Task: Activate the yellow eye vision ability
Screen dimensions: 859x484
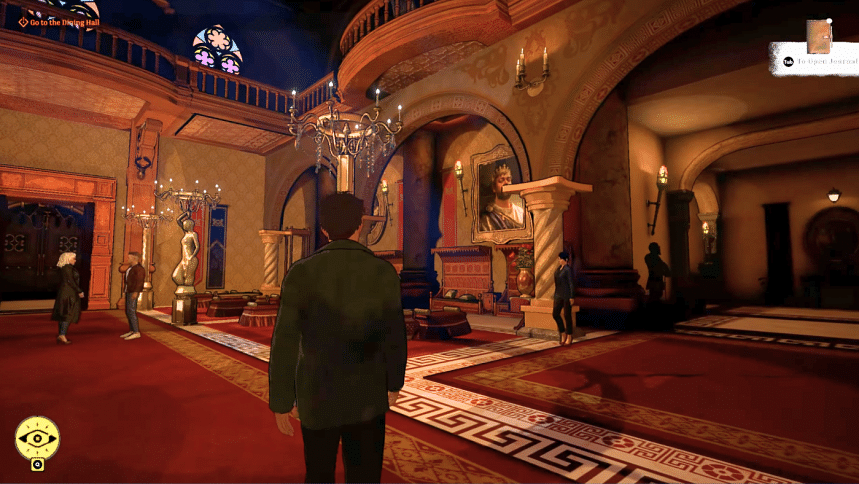Action: (37, 438)
